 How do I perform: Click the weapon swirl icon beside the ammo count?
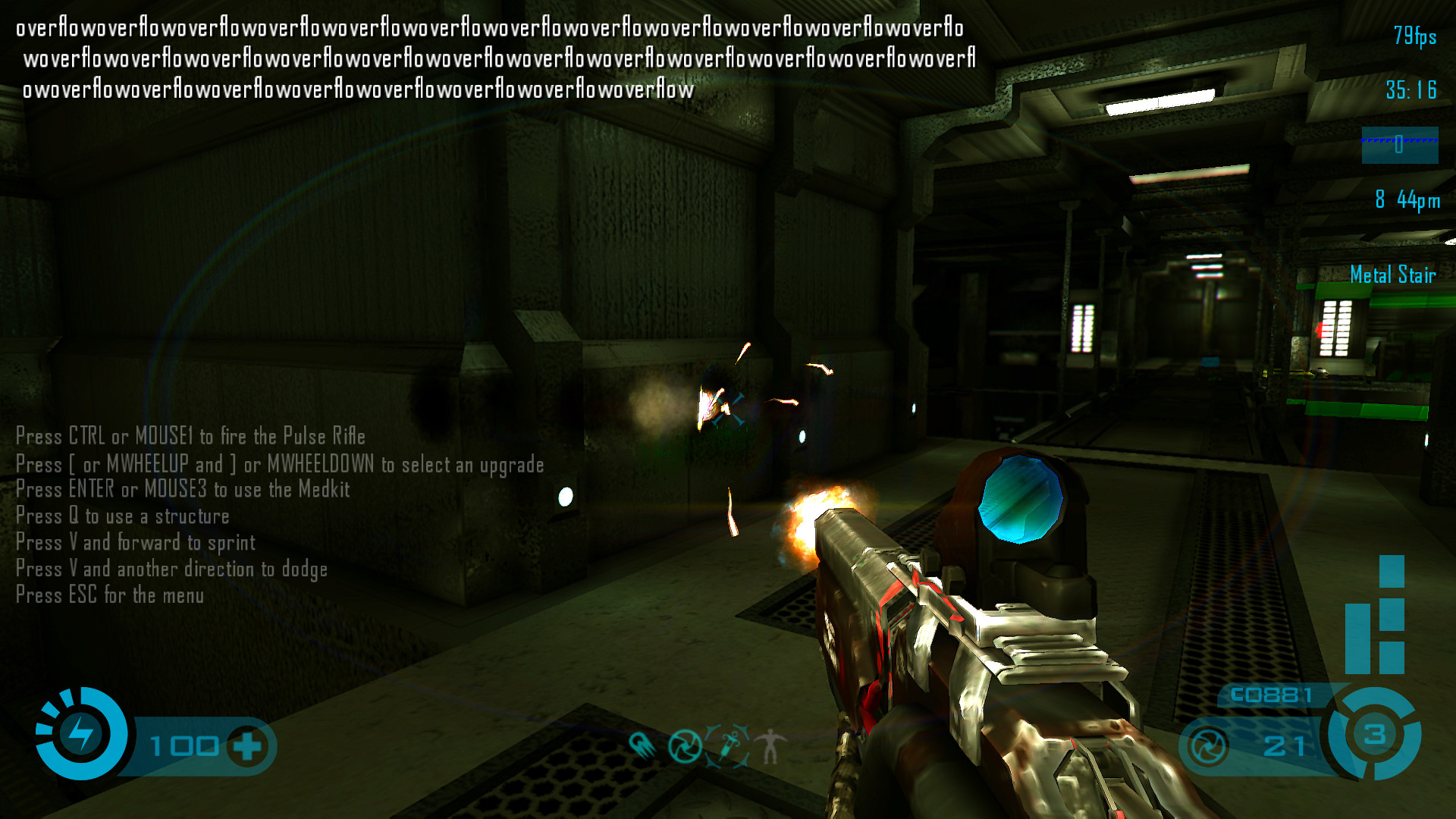[1208, 746]
